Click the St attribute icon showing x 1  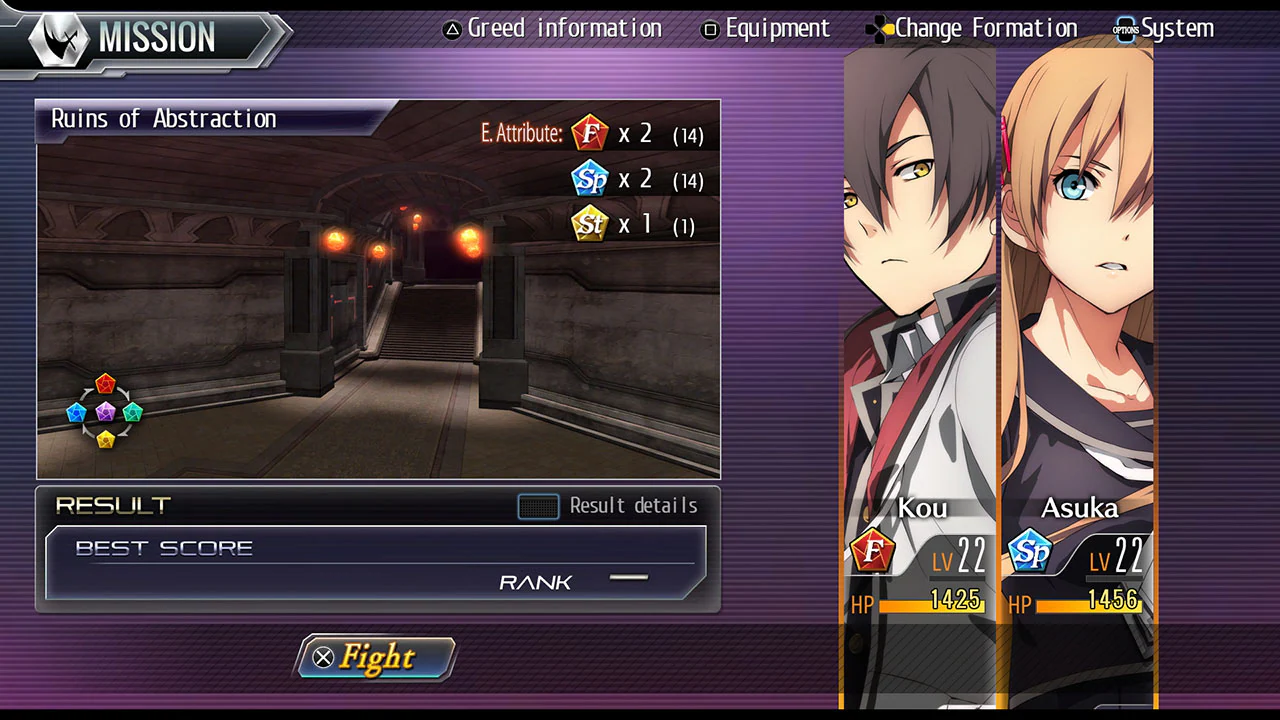[x=589, y=223]
